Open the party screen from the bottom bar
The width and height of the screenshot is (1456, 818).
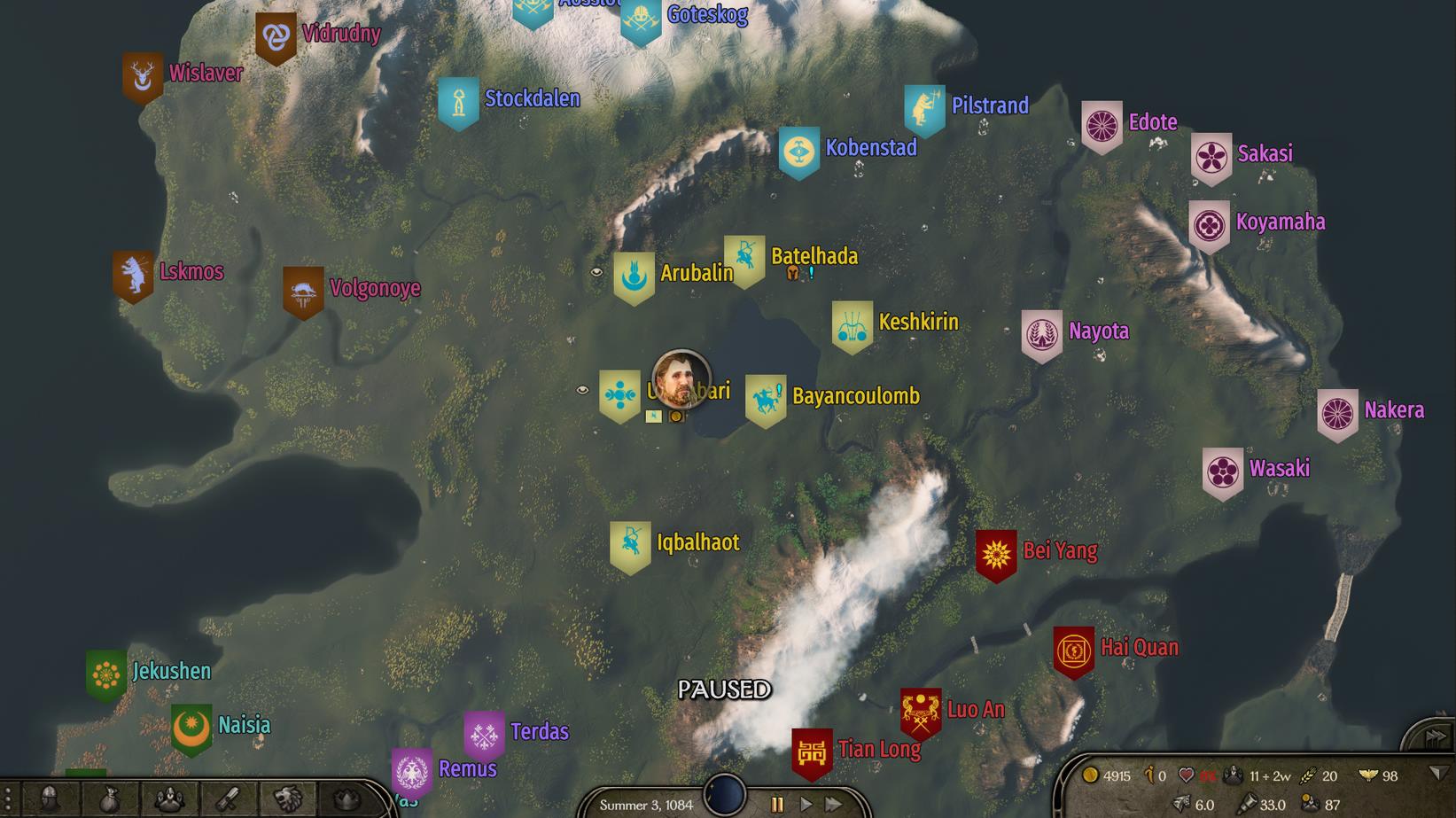click(169, 799)
